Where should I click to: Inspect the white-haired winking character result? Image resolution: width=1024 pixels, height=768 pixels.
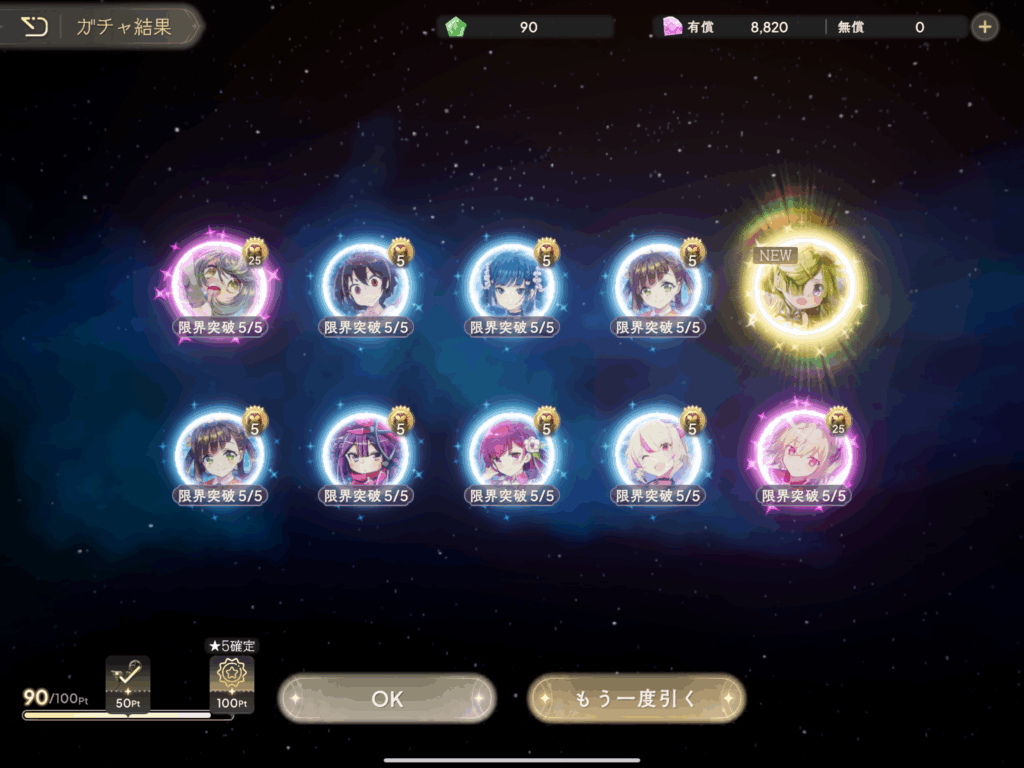(658, 453)
